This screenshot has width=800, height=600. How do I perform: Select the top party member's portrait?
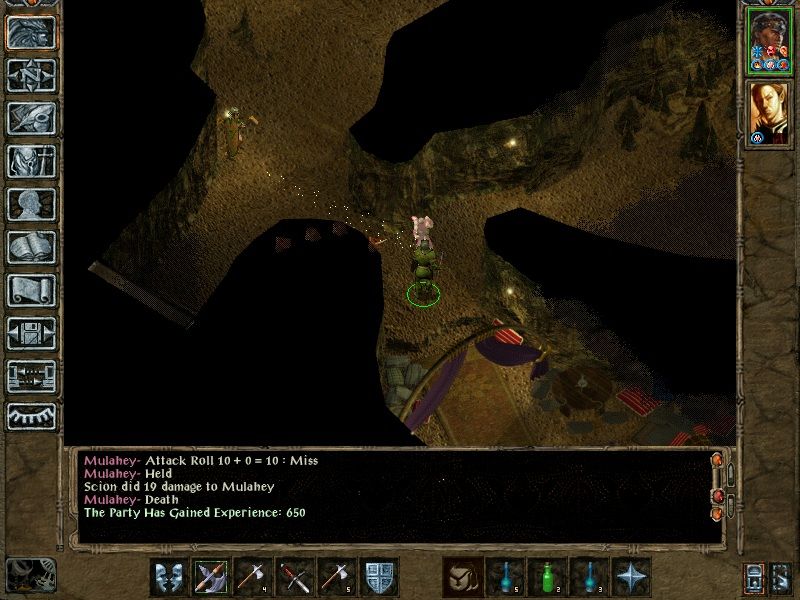coord(766,41)
